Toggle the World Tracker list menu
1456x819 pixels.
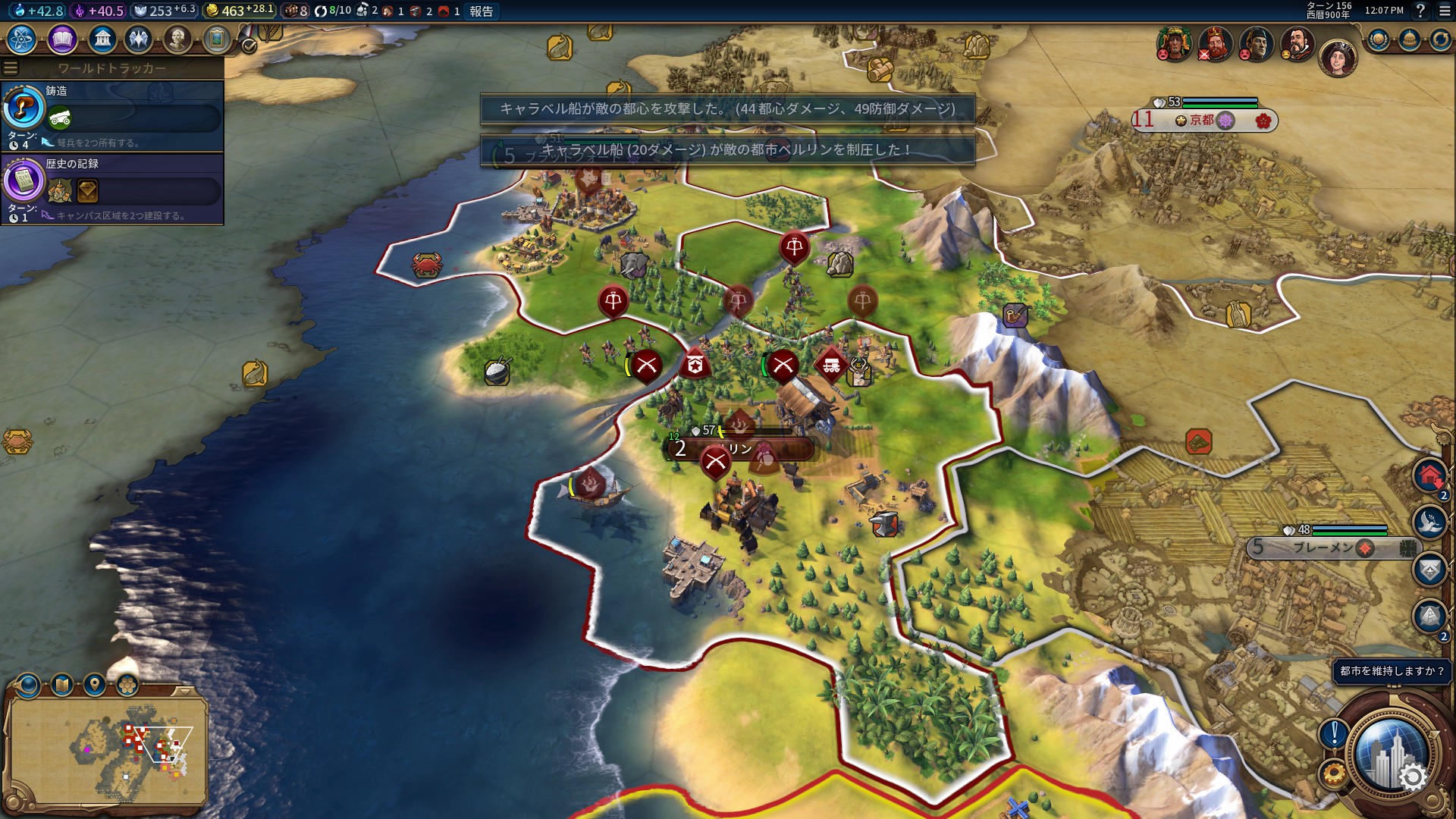pos(11,68)
